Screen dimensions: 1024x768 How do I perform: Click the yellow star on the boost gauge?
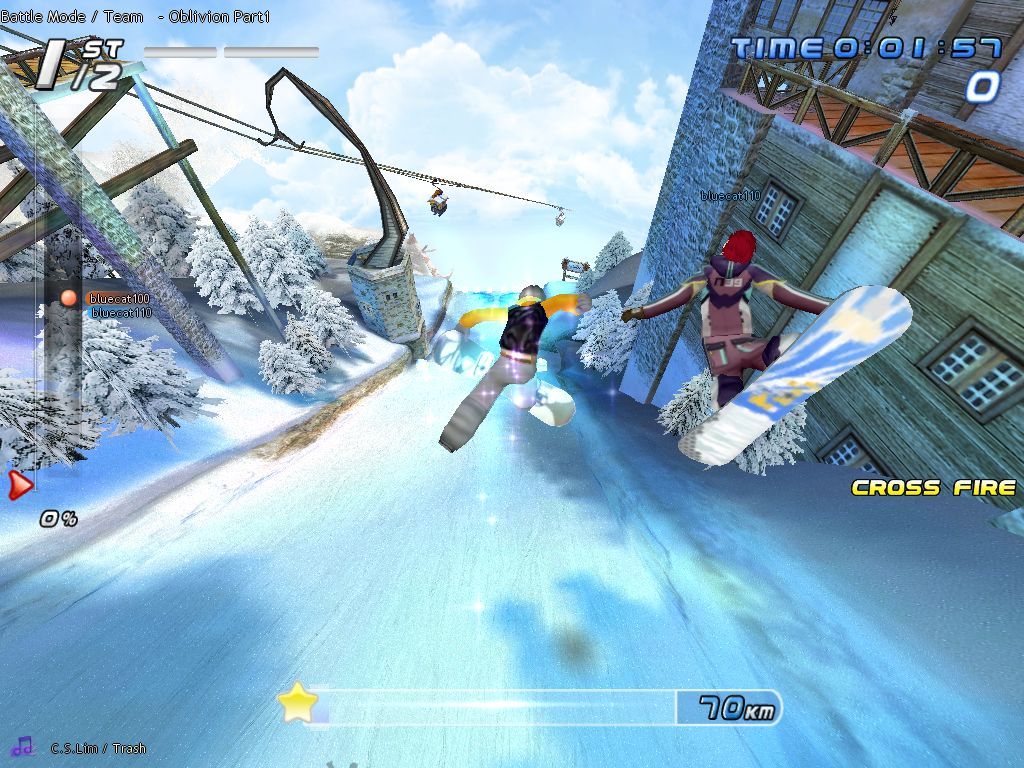pos(297,704)
